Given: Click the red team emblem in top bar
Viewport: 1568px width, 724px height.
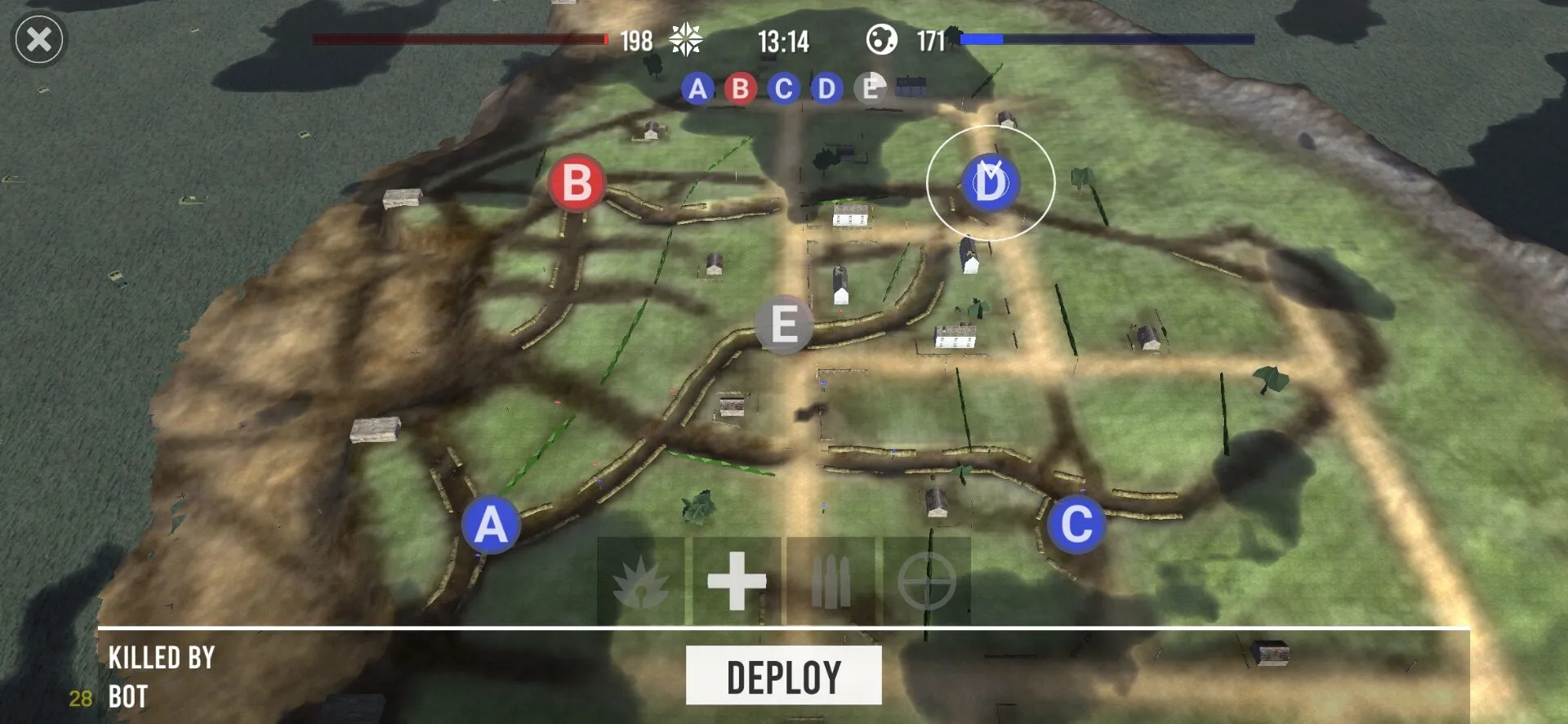Looking at the screenshot, I should coord(684,39).
